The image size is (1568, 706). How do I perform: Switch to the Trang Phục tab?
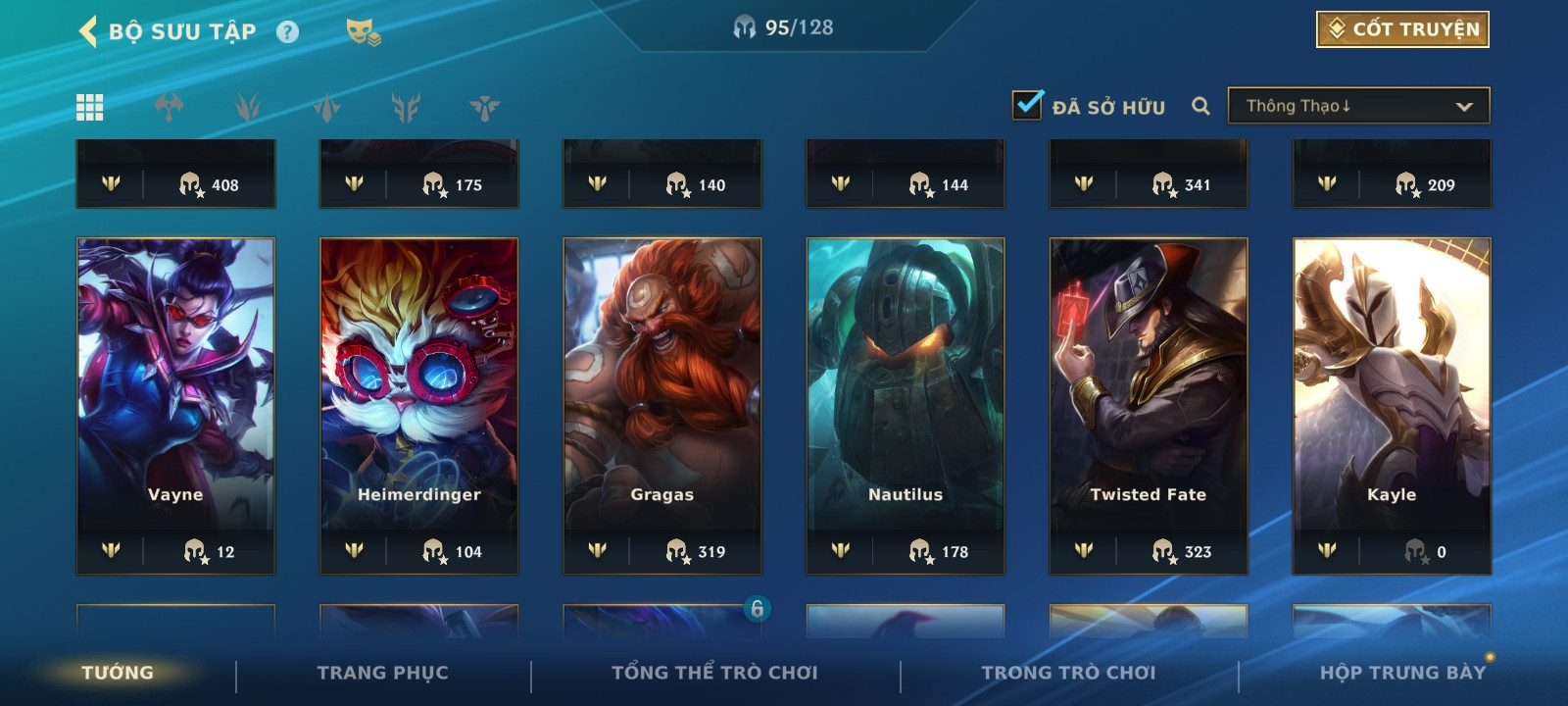click(382, 673)
